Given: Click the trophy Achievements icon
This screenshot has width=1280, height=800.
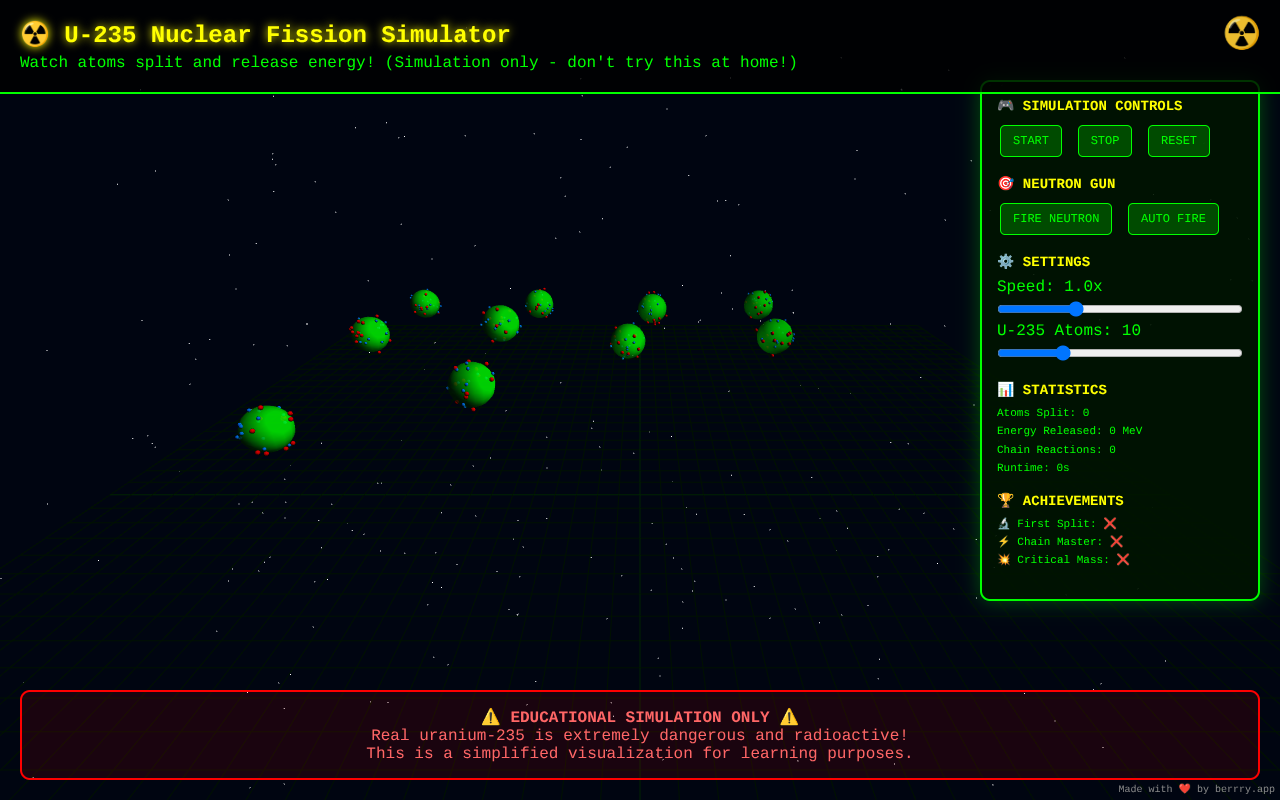Looking at the screenshot, I should point(1005,500).
